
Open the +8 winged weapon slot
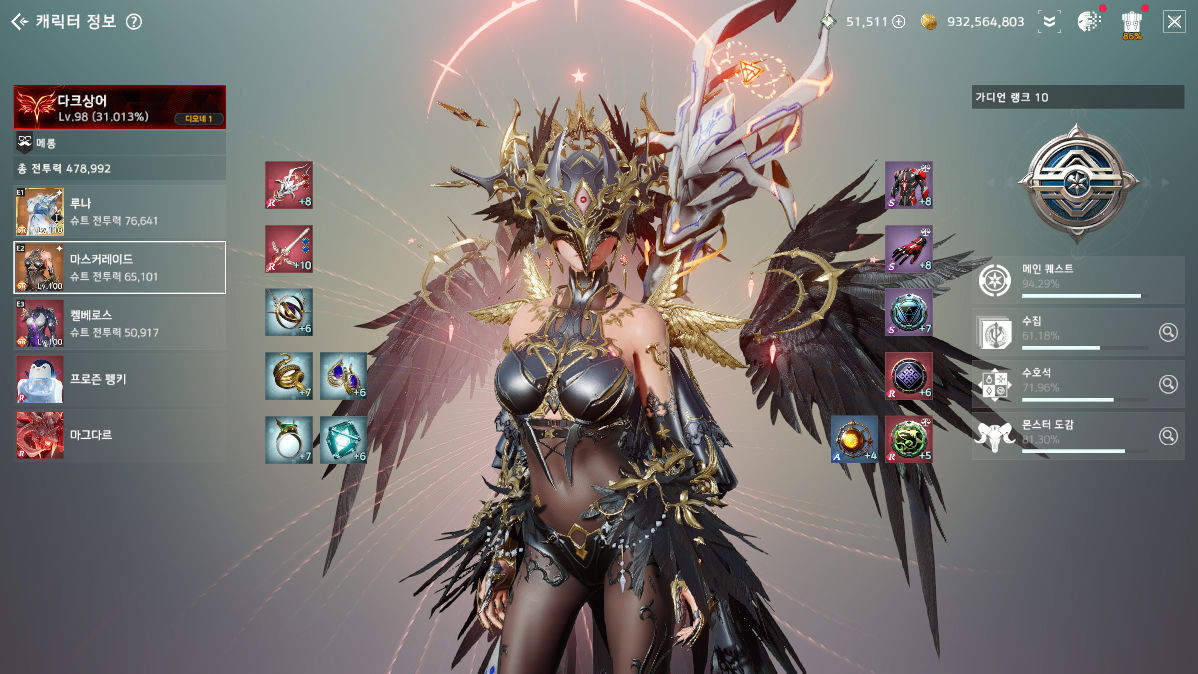(289, 185)
